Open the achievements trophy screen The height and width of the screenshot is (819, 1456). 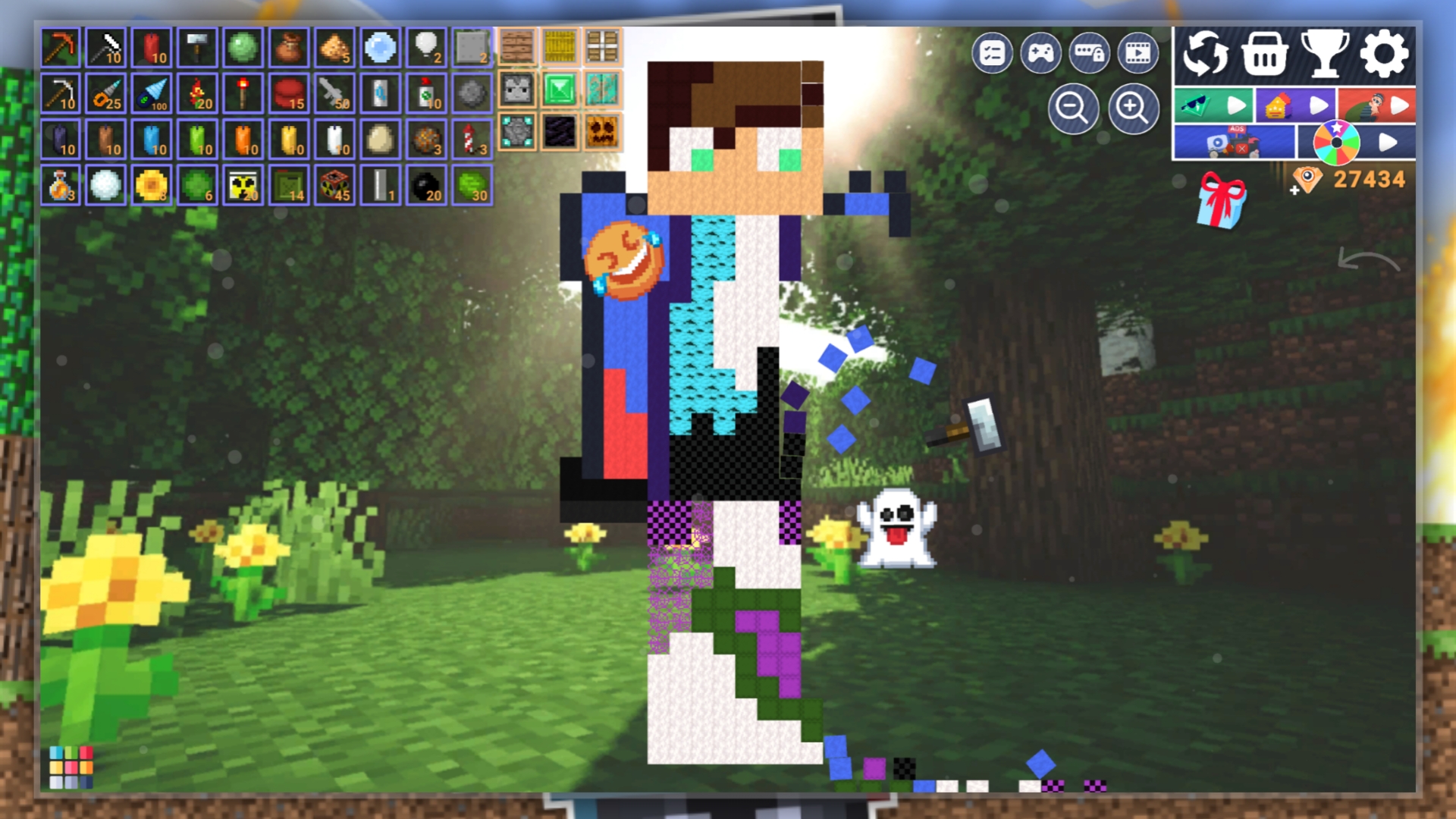click(1326, 53)
